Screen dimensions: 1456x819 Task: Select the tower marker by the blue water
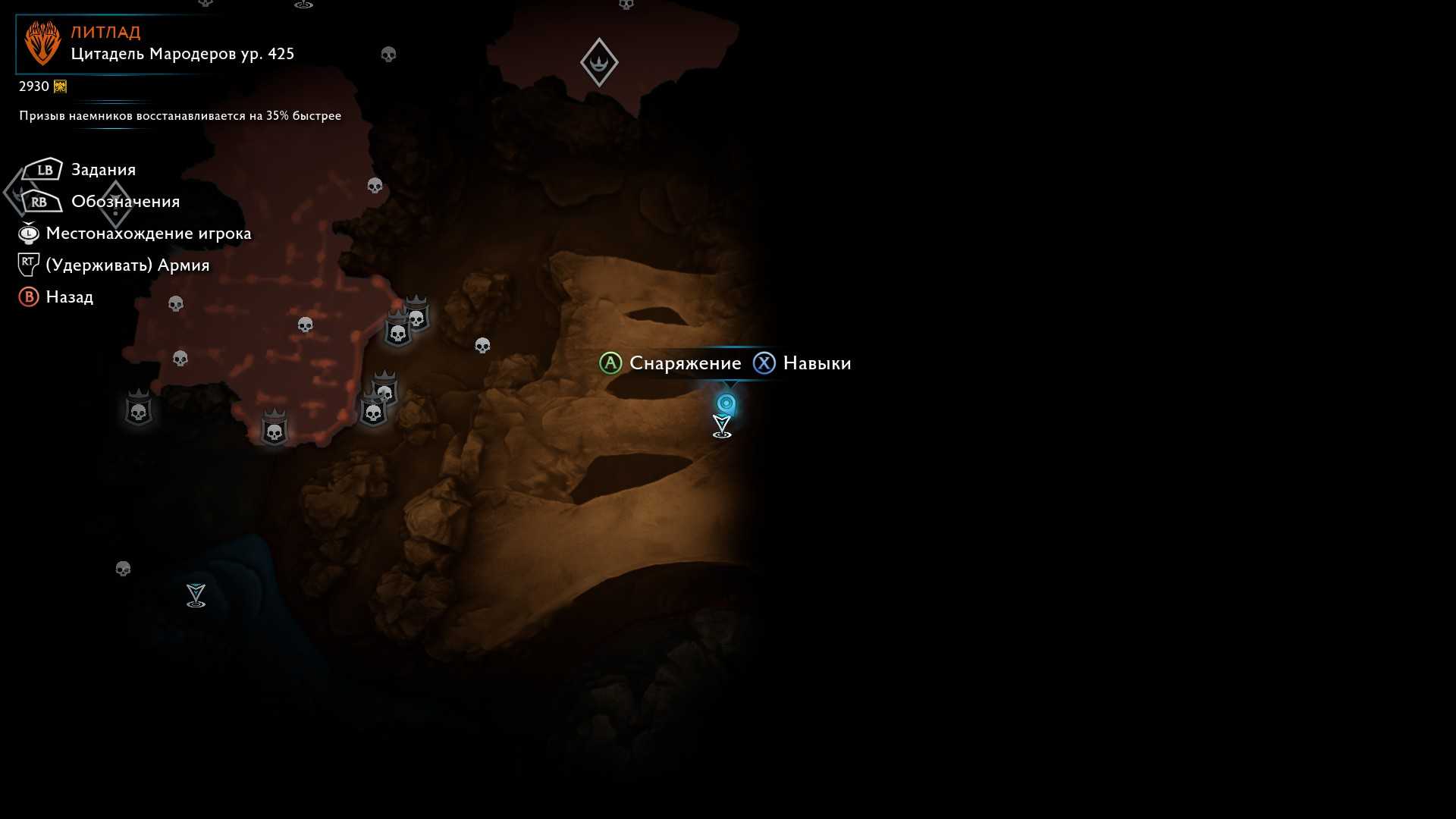click(196, 595)
